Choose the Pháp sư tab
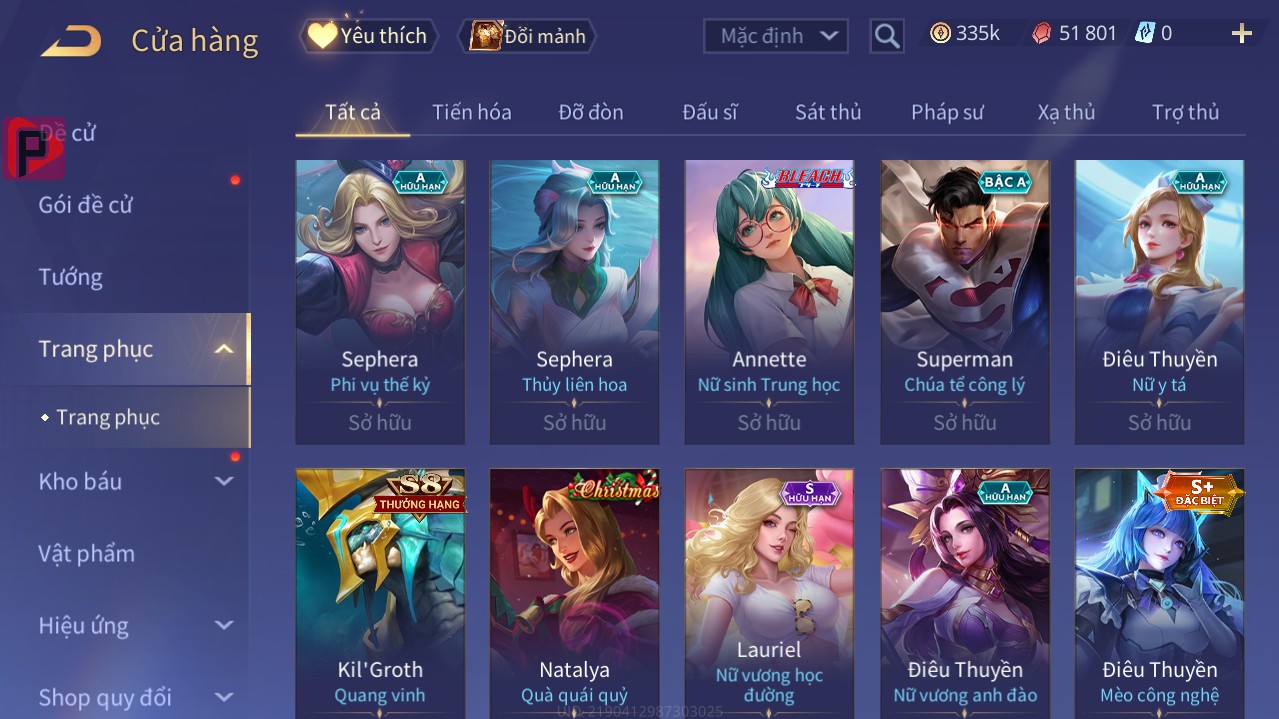Viewport: 1279px width, 719px height. click(x=947, y=112)
